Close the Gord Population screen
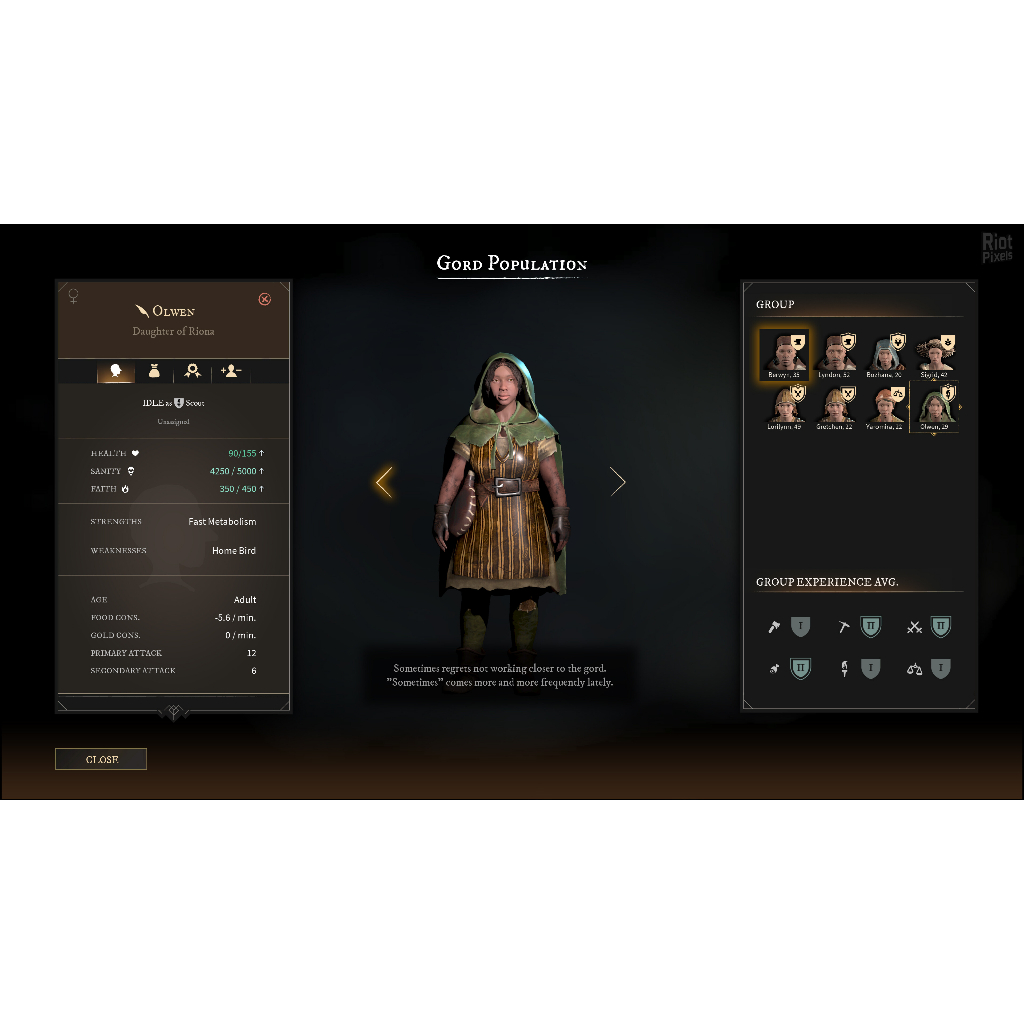Image resolution: width=1024 pixels, height=1024 pixels. [101, 759]
